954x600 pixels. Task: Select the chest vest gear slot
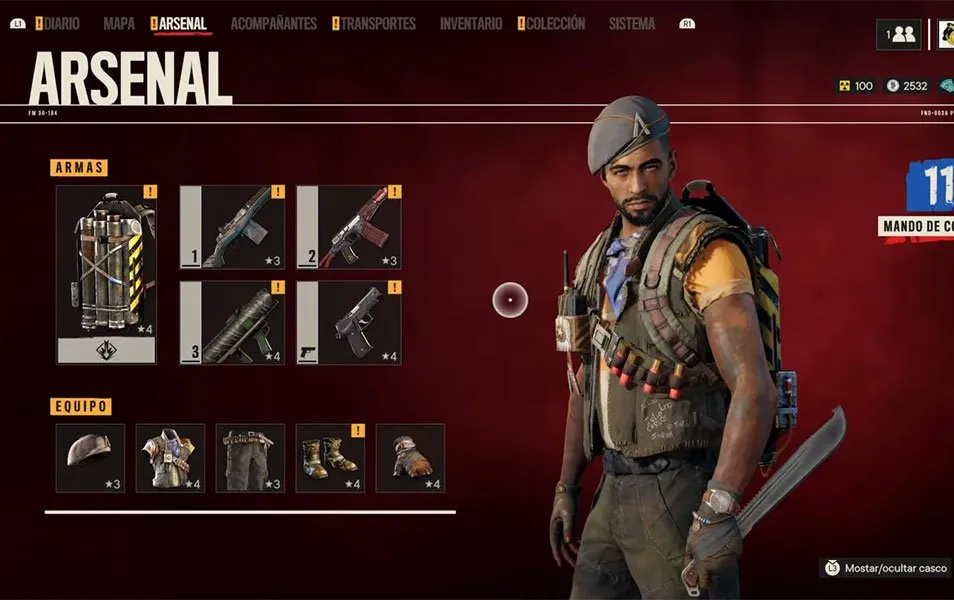(170, 458)
